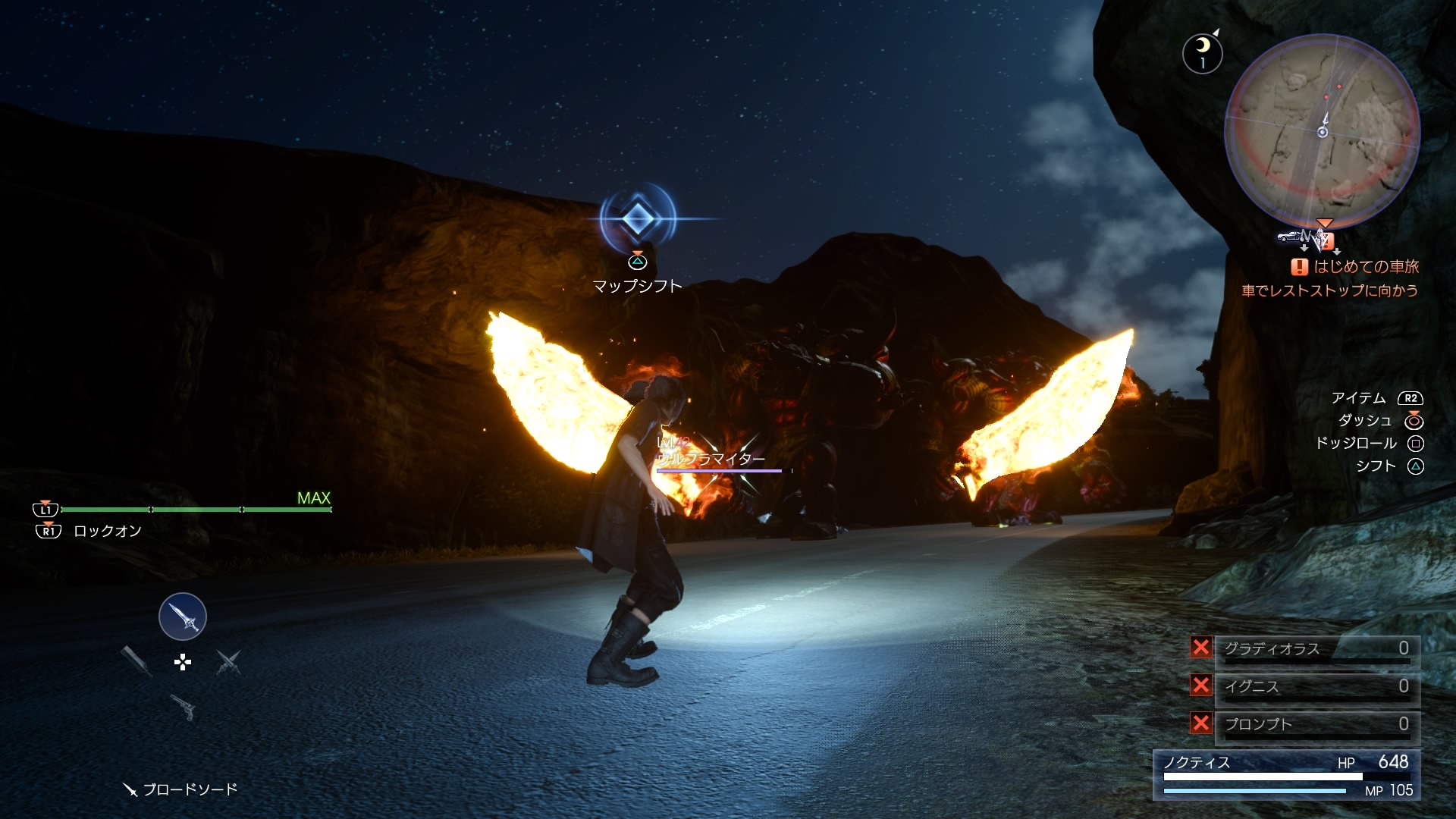1456x819 pixels.
Task: Click the ウルフラマイター enemy target label
Action: pyautogui.click(x=711, y=459)
